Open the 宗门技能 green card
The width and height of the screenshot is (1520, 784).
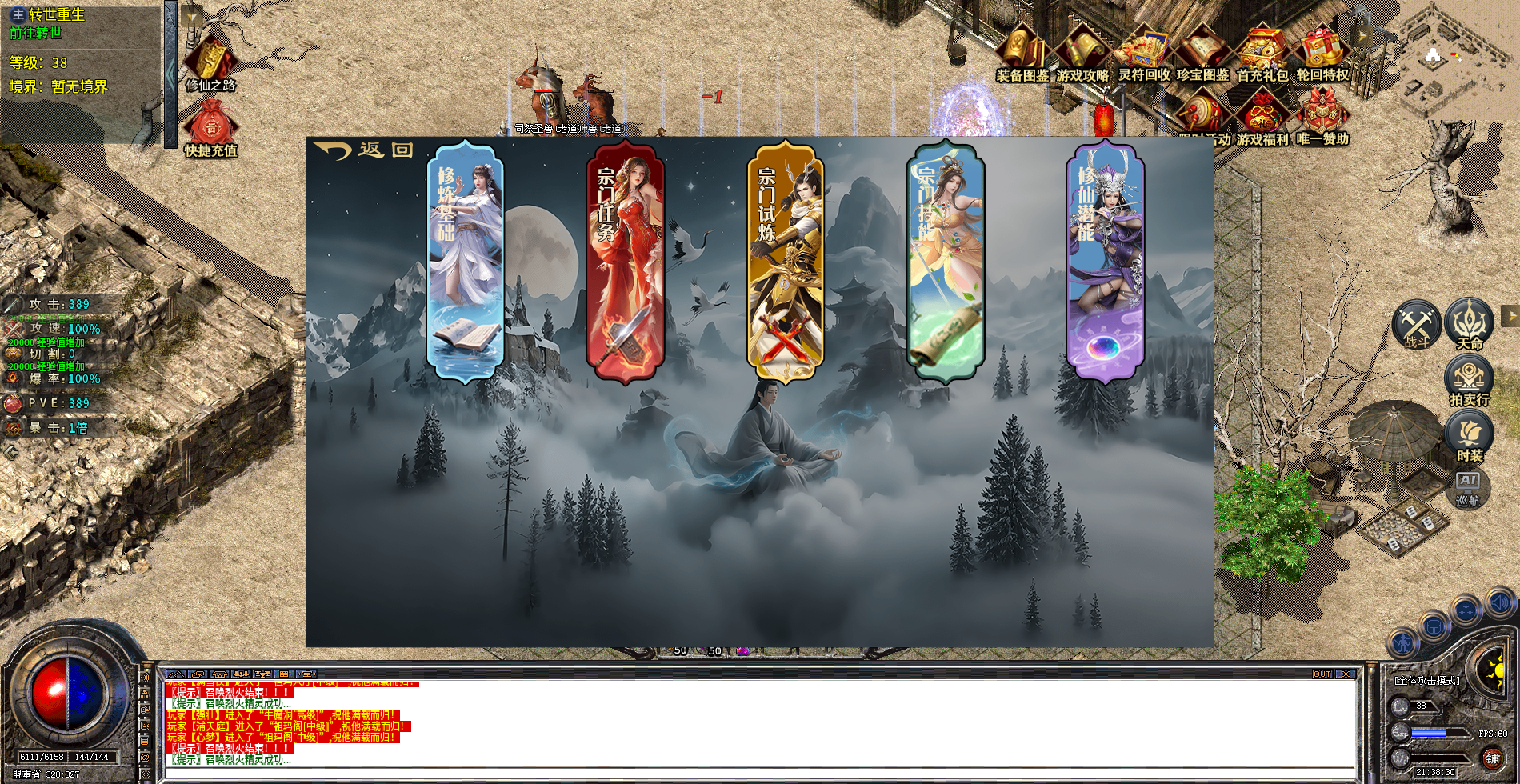(x=945, y=260)
